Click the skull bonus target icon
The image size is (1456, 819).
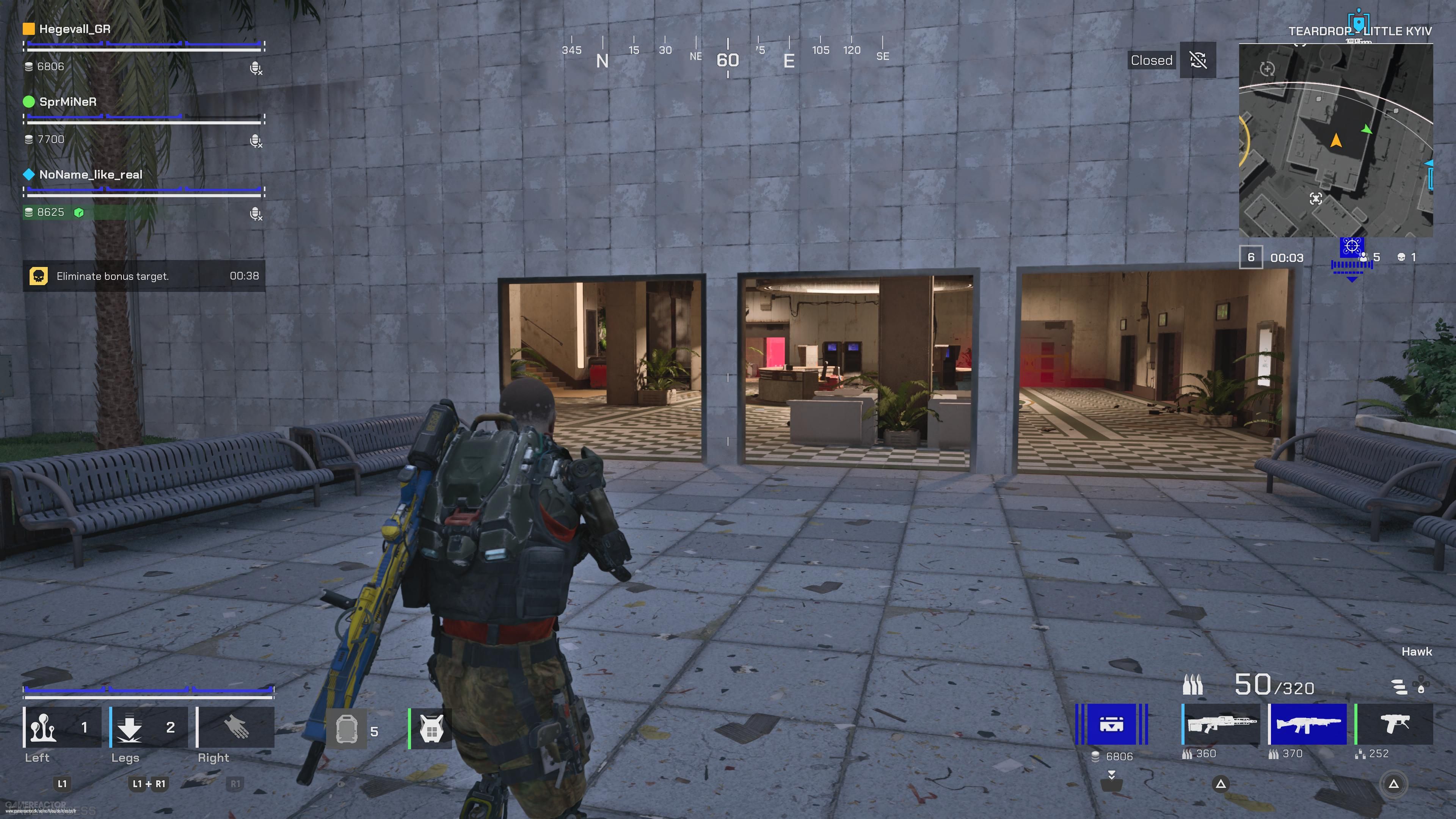click(38, 276)
